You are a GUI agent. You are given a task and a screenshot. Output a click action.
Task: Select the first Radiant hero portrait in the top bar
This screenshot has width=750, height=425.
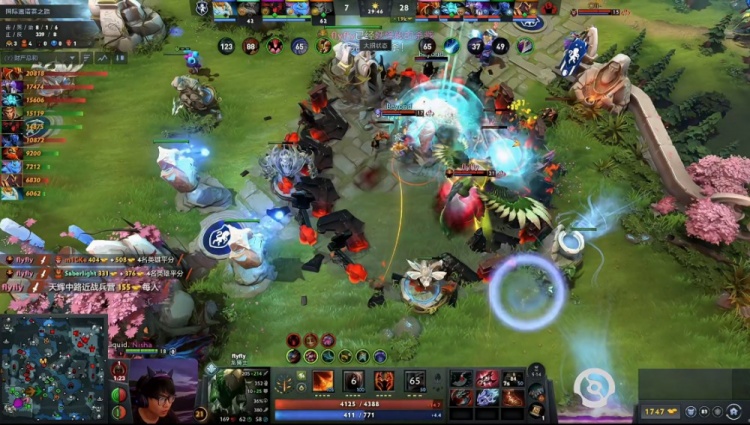(x=223, y=9)
